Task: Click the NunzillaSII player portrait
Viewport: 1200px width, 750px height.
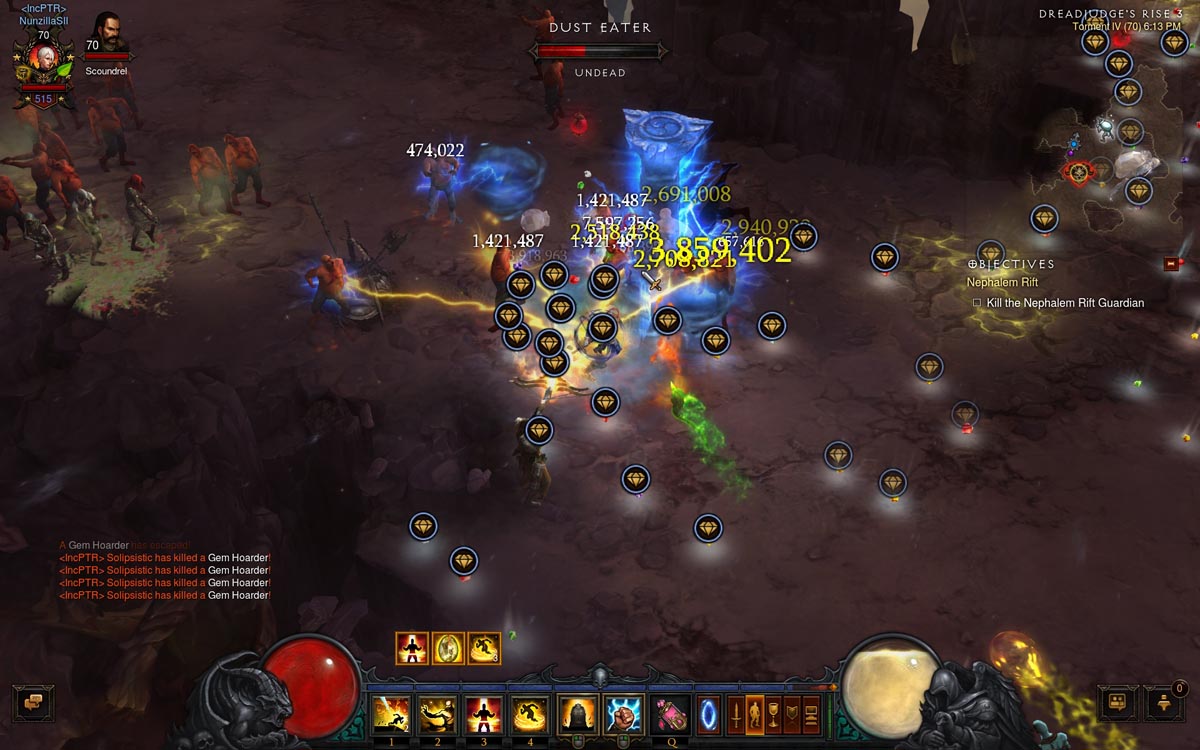Action: click(43, 62)
